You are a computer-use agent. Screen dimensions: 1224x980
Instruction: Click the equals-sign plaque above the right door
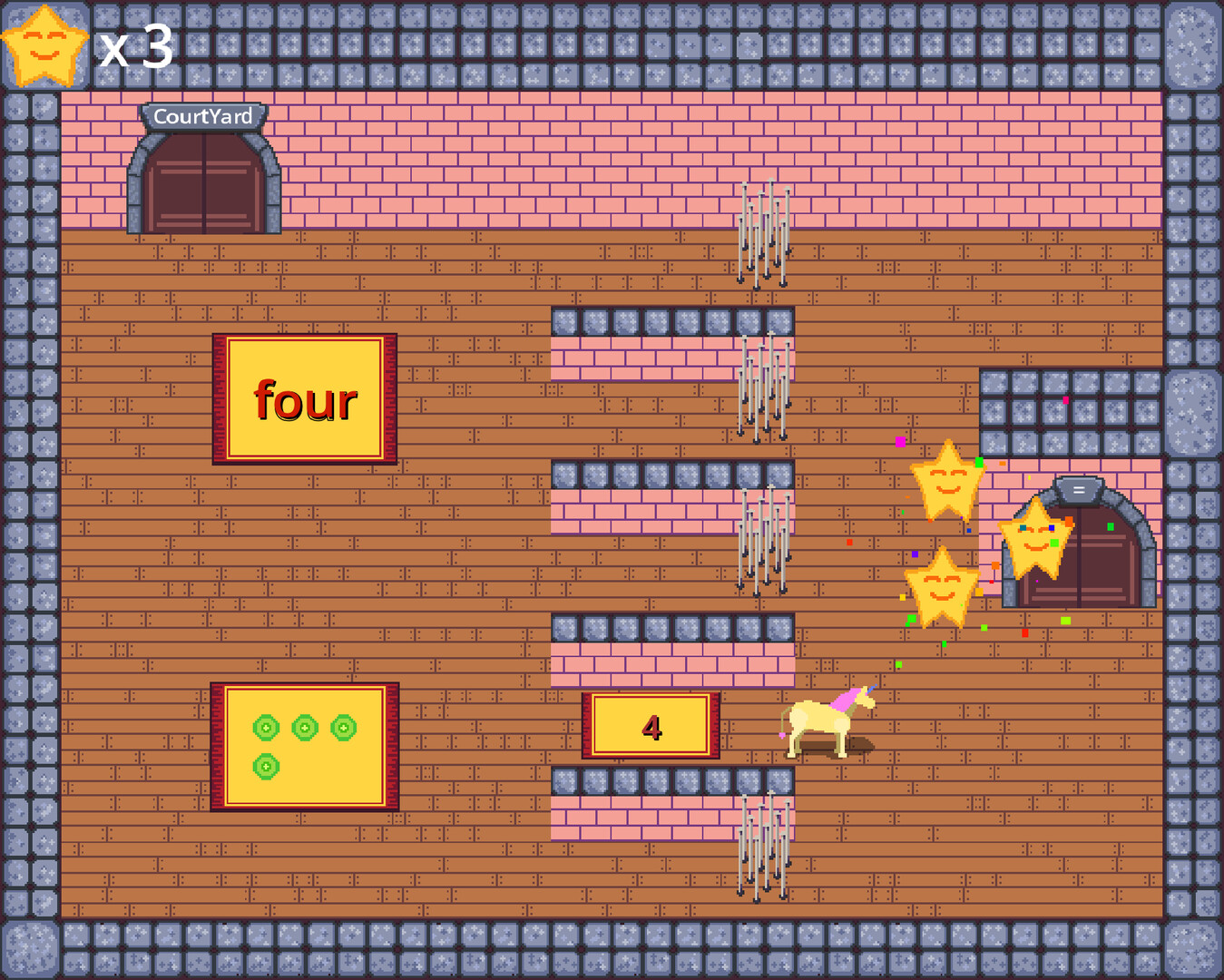1078,490
